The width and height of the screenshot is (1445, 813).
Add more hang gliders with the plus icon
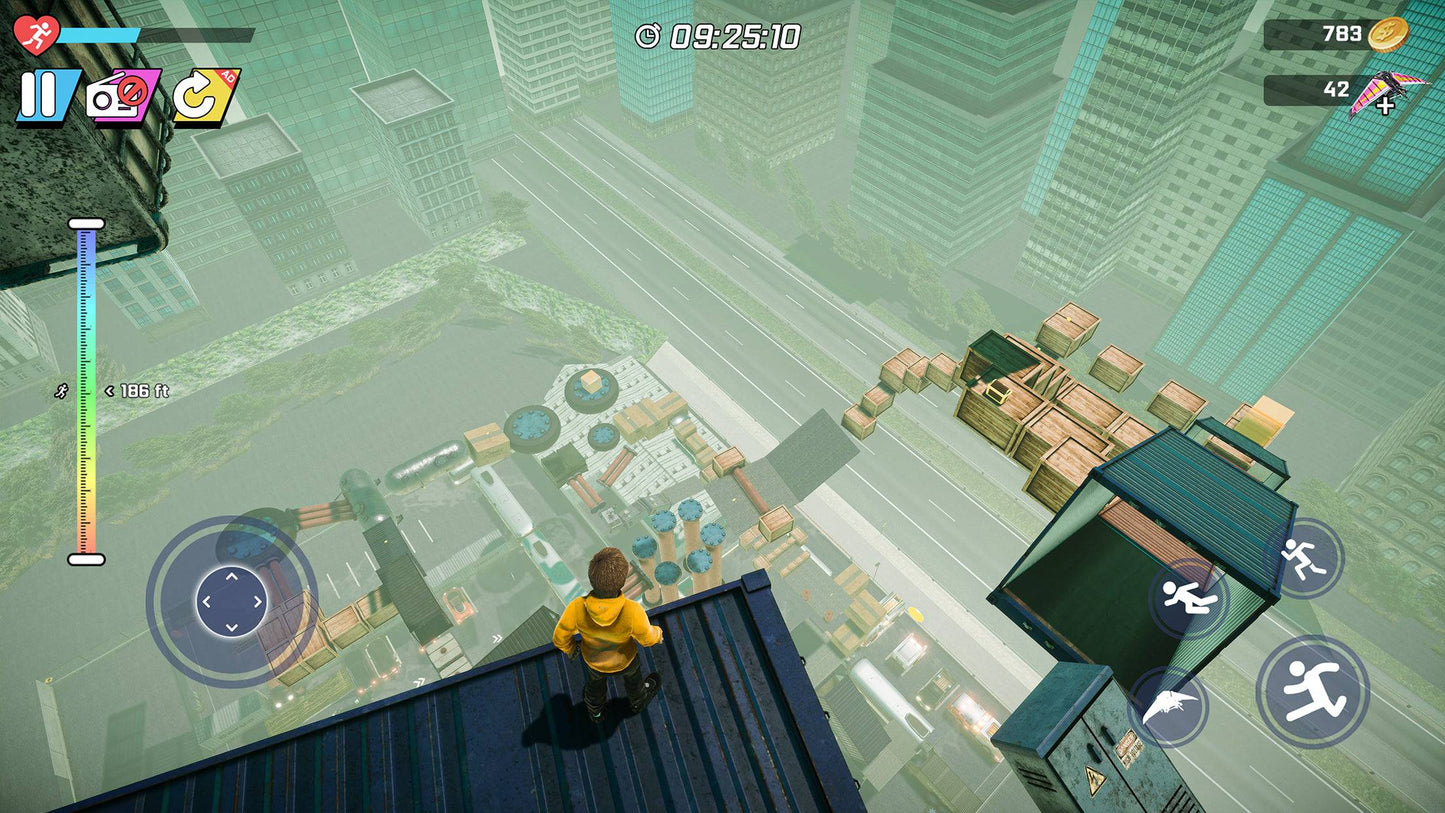1386,104
